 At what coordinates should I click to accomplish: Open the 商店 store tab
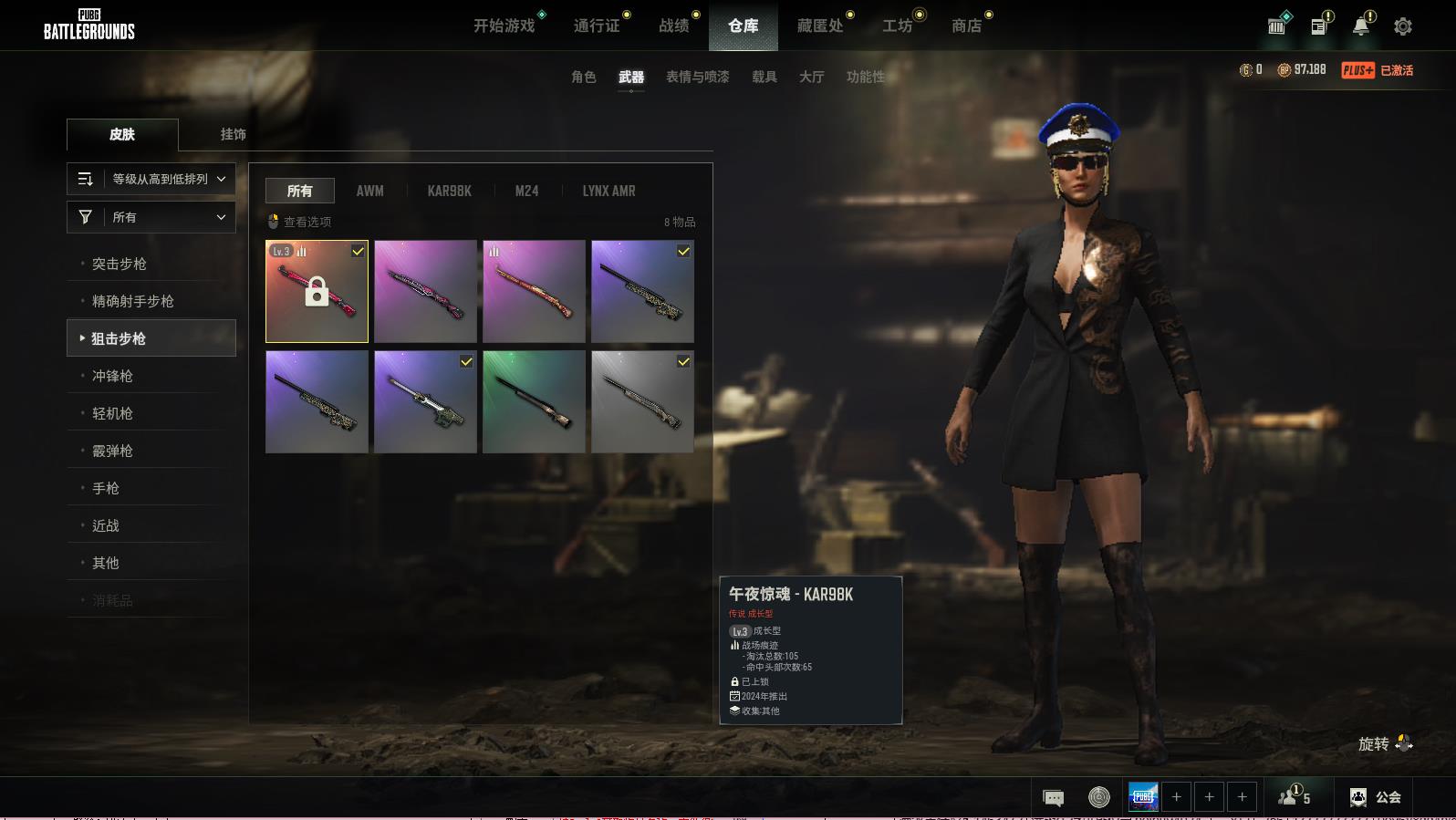point(966,26)
